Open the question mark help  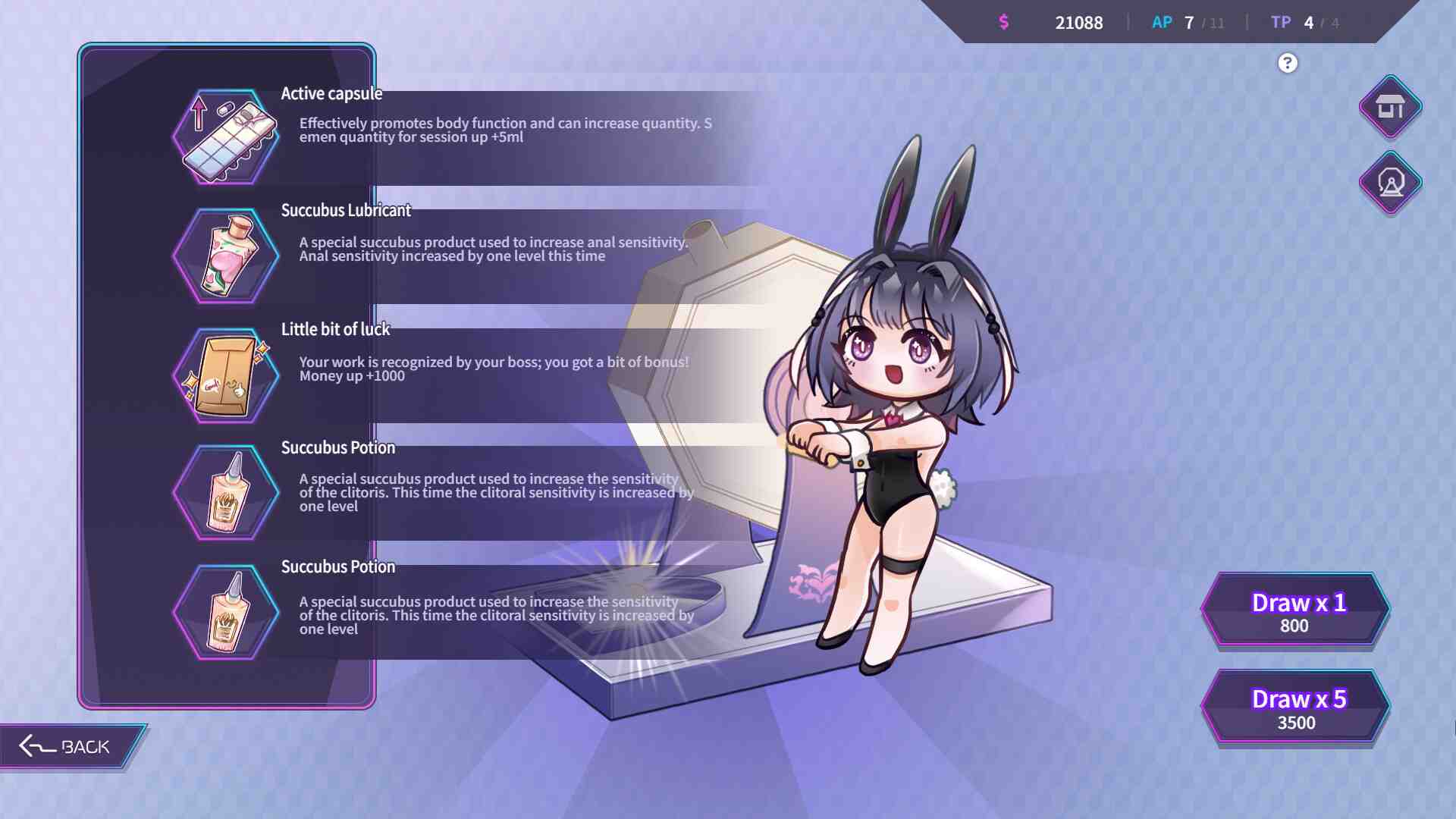click(1287, 63)
